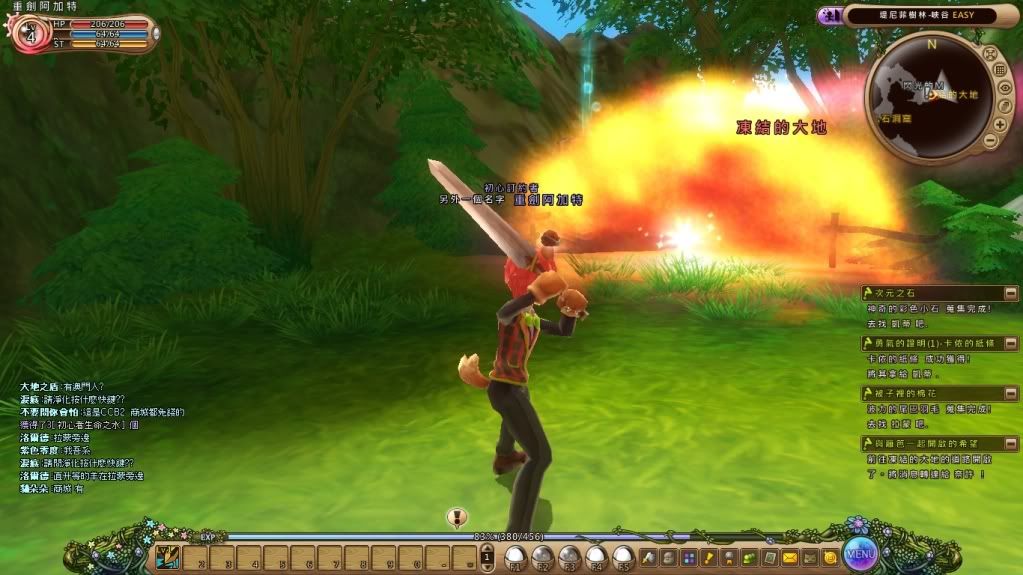1023x575 pixels.
Task: Click the exclamation mark notification bubble
Action: (x=457, y=517)
